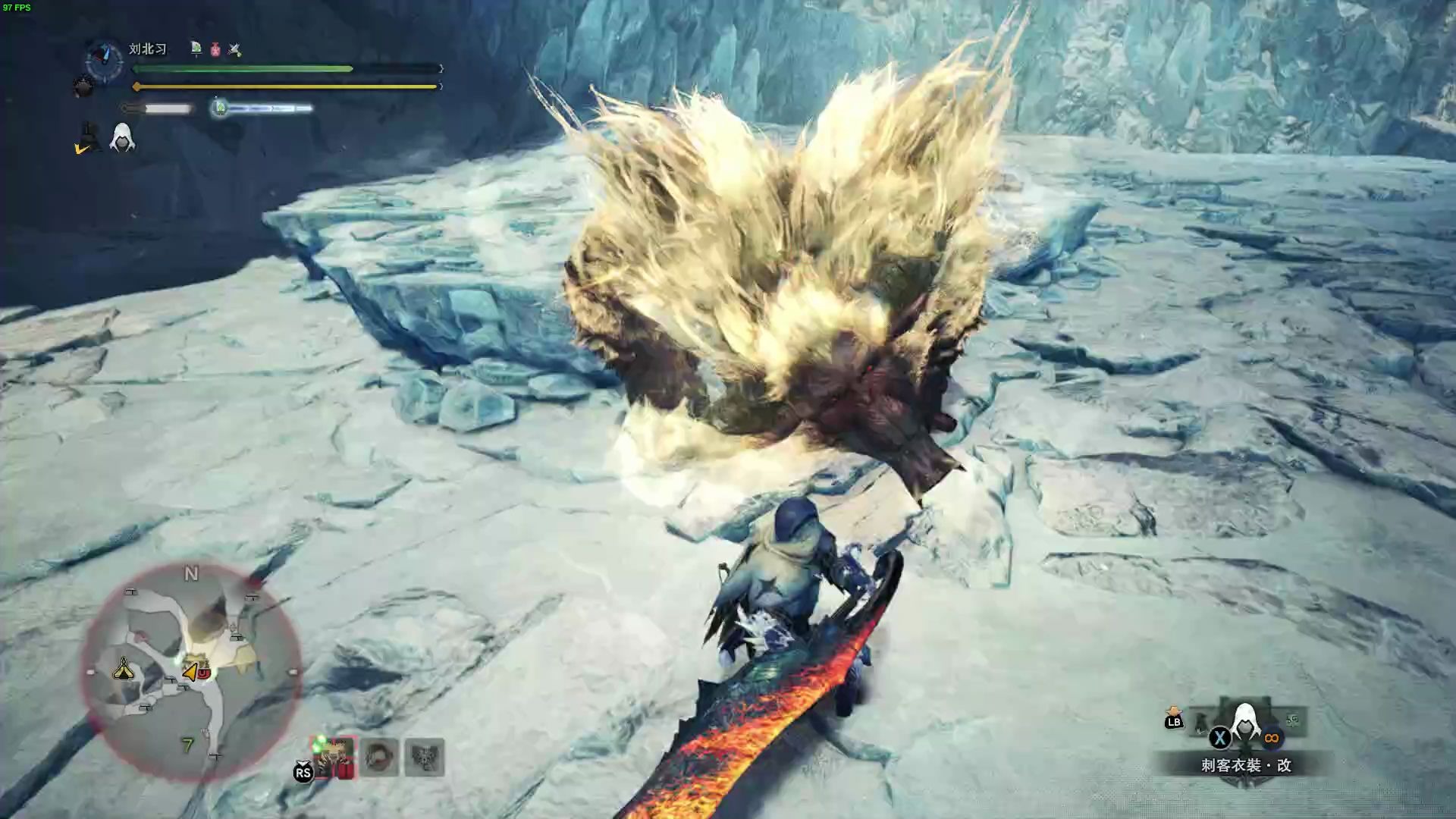Select the right adjacent item in item bar
The image size is (1456, 819).
(x=1292, y=720)
